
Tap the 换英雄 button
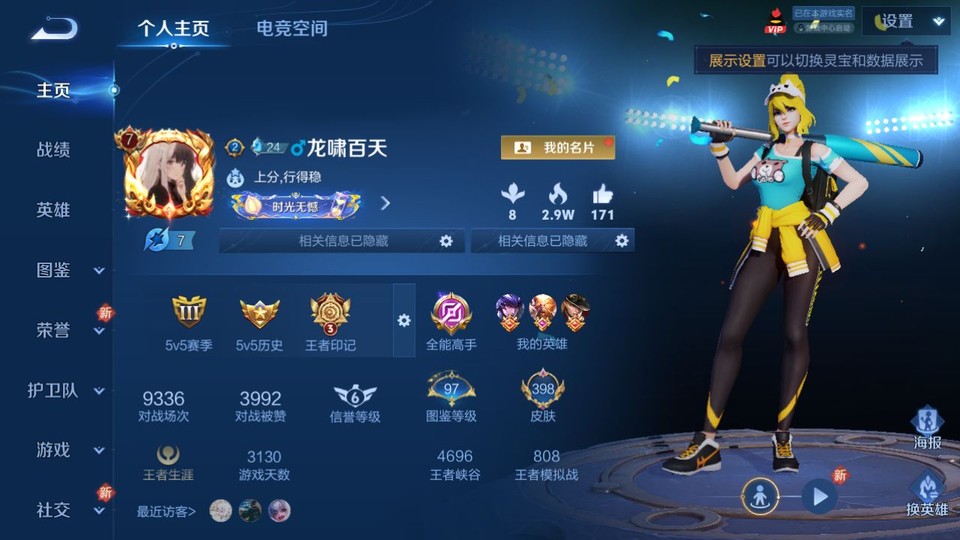click(927, 495)
